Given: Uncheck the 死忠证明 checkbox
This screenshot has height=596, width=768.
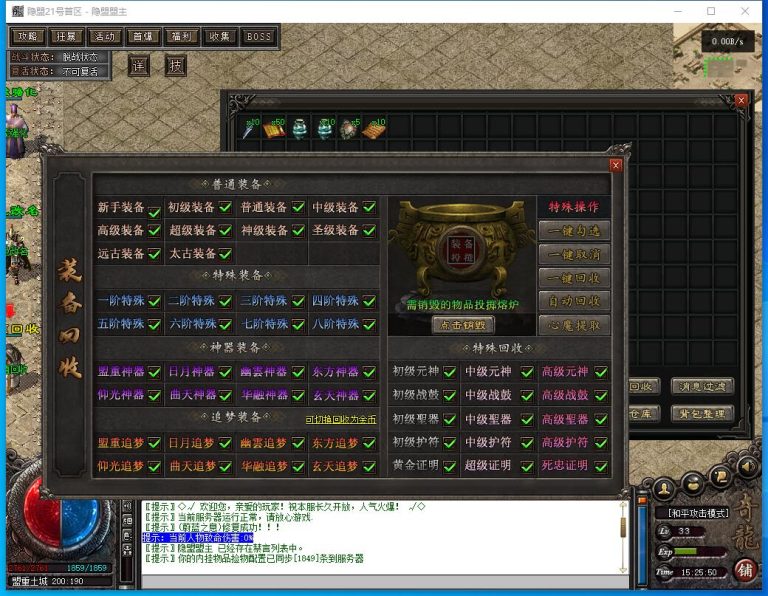Looking at the screenshot, I should tap(601, 467).
